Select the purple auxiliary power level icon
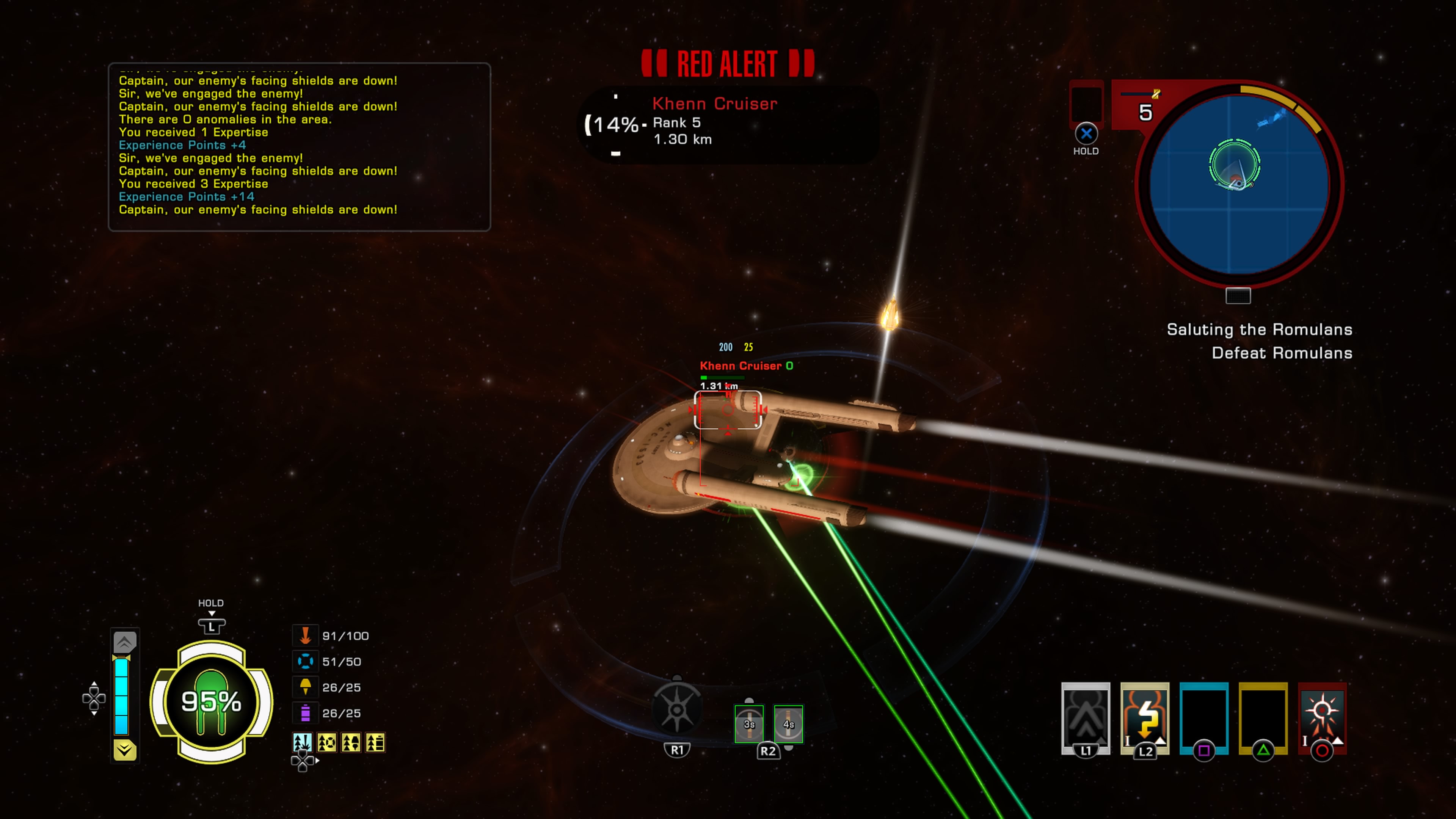The height and width of the screenshot is (819, 1456). (305, 713)
